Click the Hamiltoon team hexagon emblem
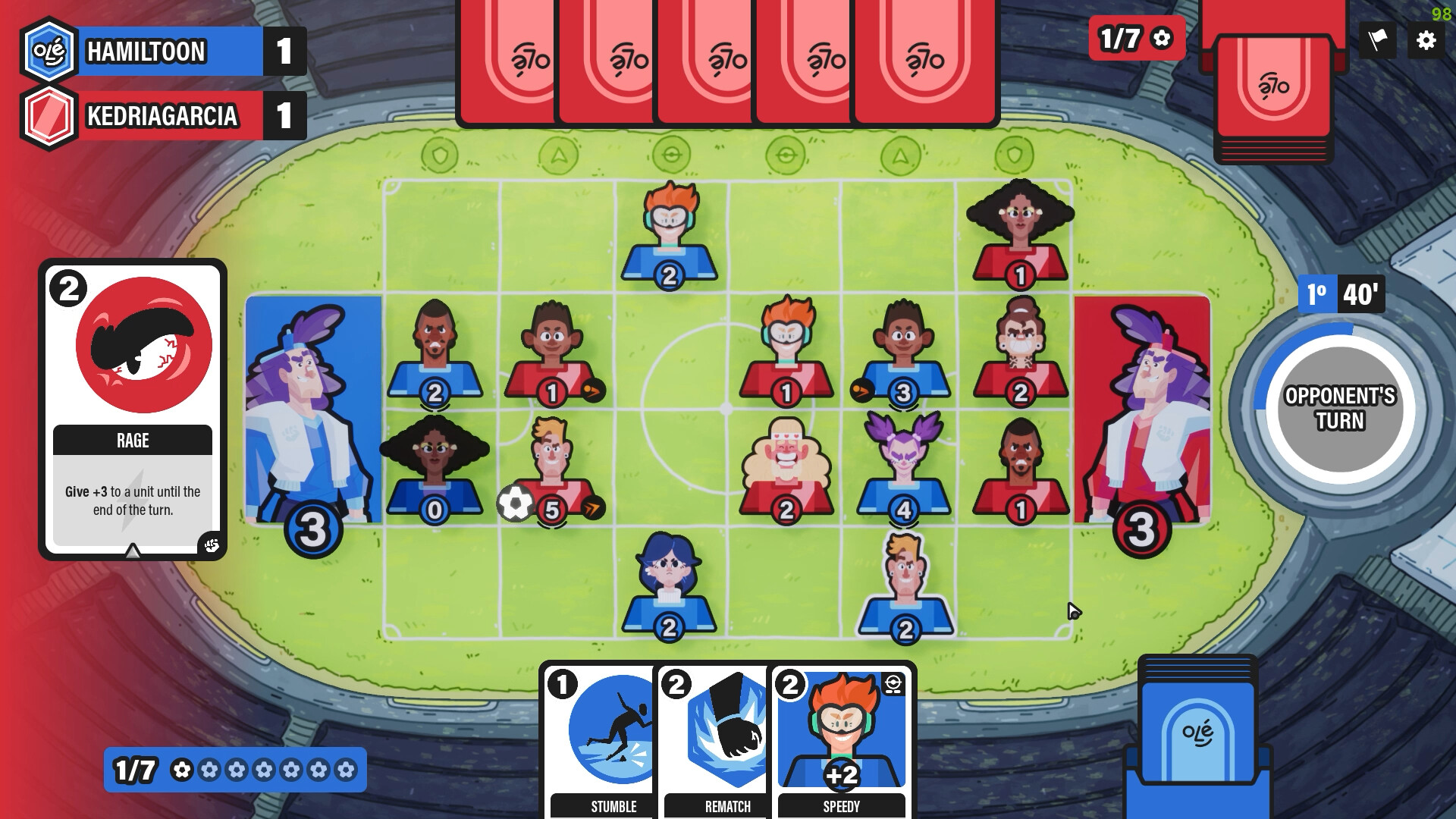 point(49,52)
